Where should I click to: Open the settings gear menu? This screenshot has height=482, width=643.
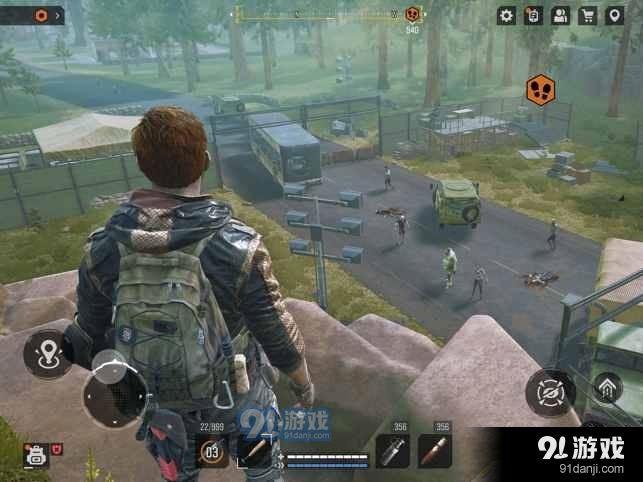click(x=507, y=15)
